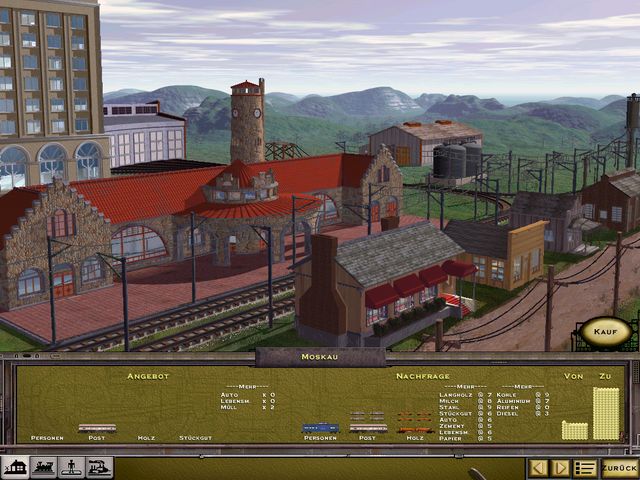Select the Holz lumber car under Nachfrage
Viewport: 640px width, 480px height.
pos(414,428)
